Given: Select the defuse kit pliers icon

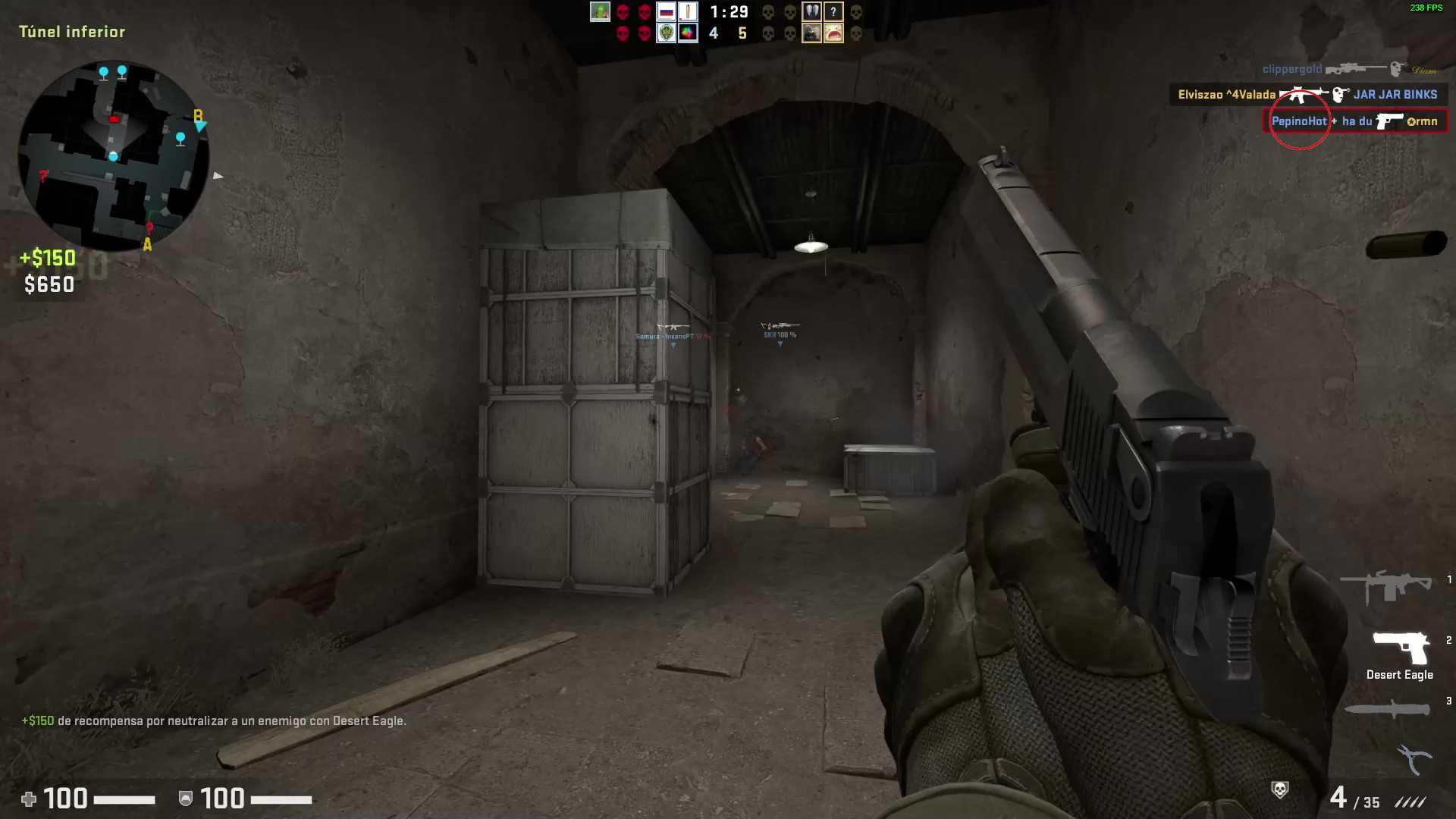Looking at the screenshot, I should 1414,758.
